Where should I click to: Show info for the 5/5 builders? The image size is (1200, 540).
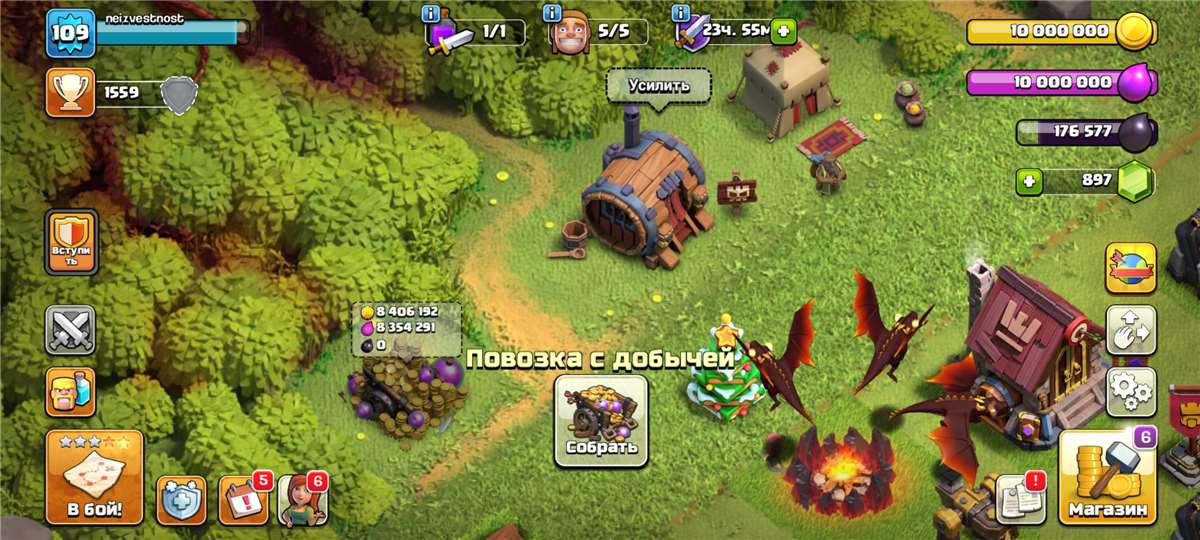(x=551, y=13)
